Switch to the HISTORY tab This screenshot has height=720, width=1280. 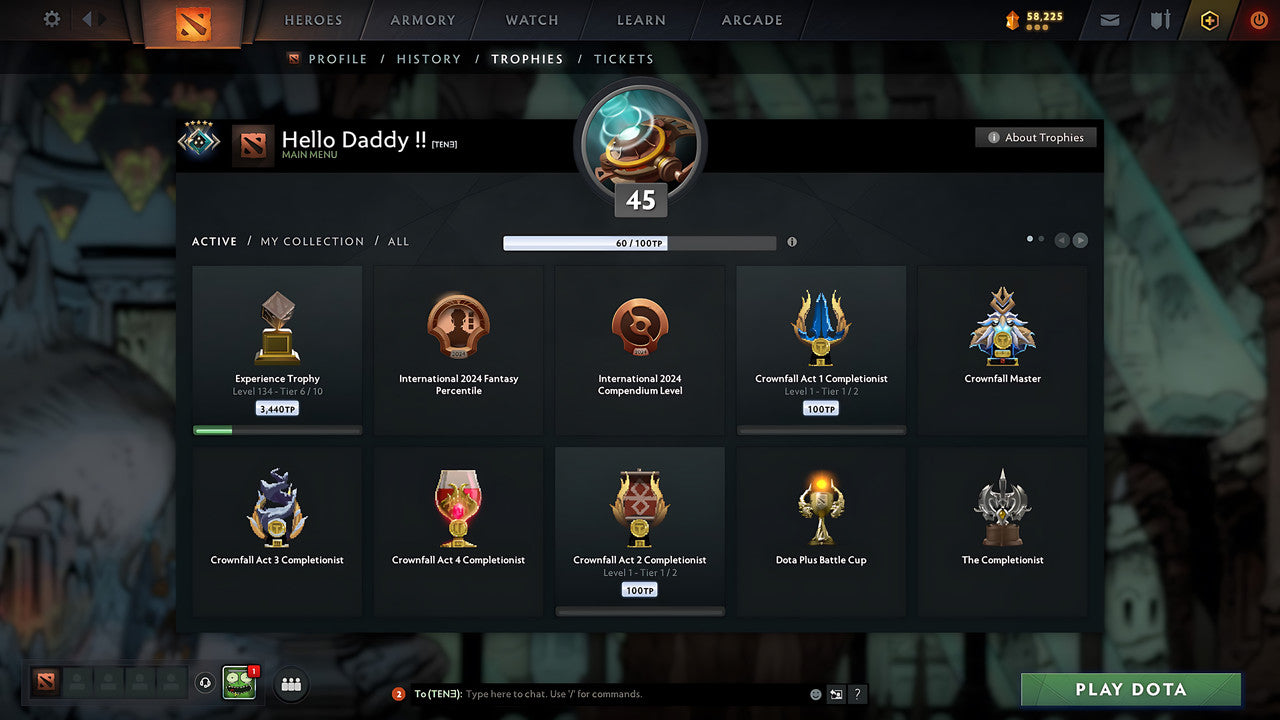point(428,59)
